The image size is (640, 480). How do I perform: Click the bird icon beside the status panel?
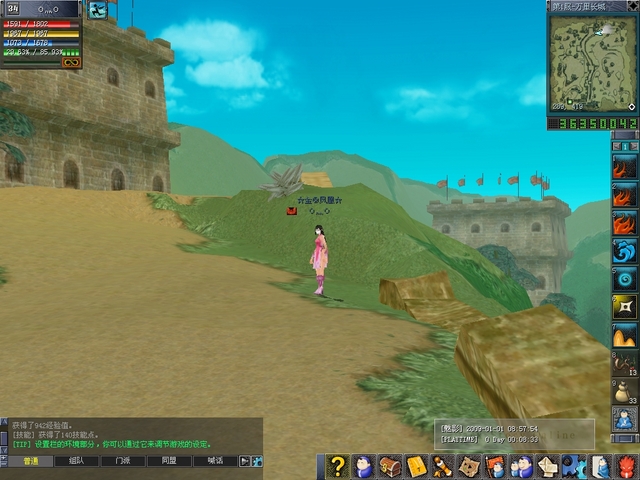[98, 10]
